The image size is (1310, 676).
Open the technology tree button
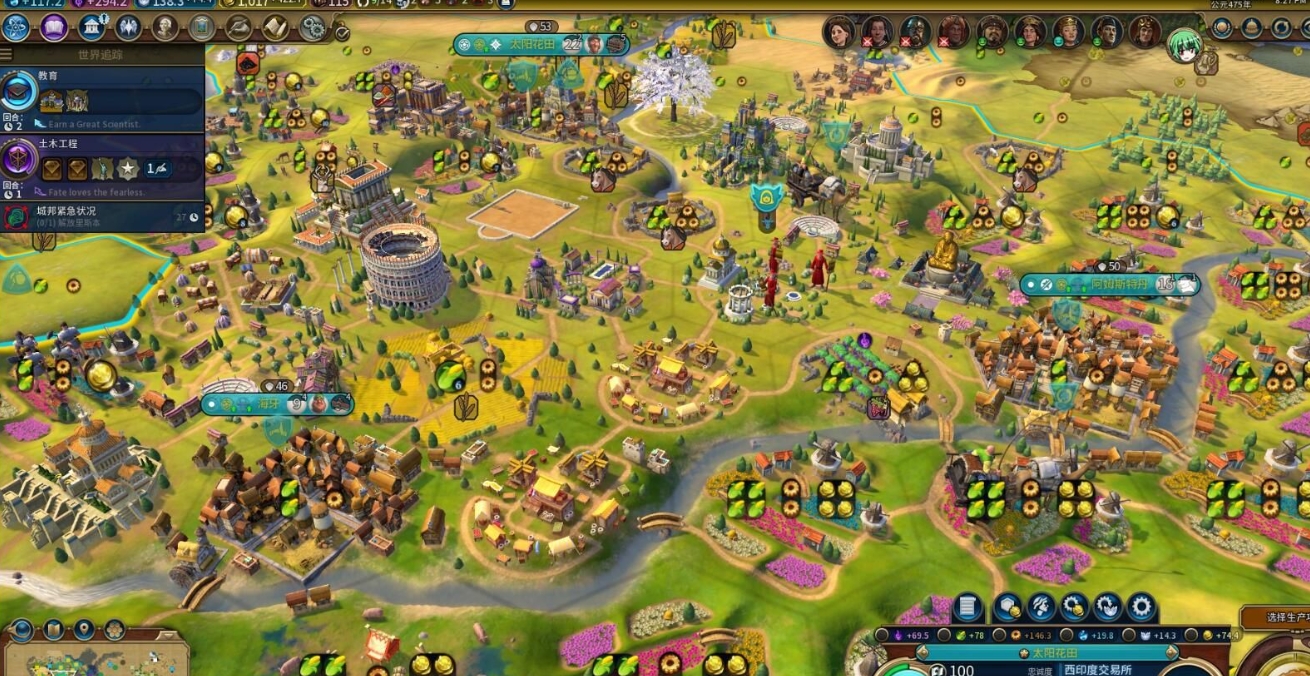pos(16,27)
